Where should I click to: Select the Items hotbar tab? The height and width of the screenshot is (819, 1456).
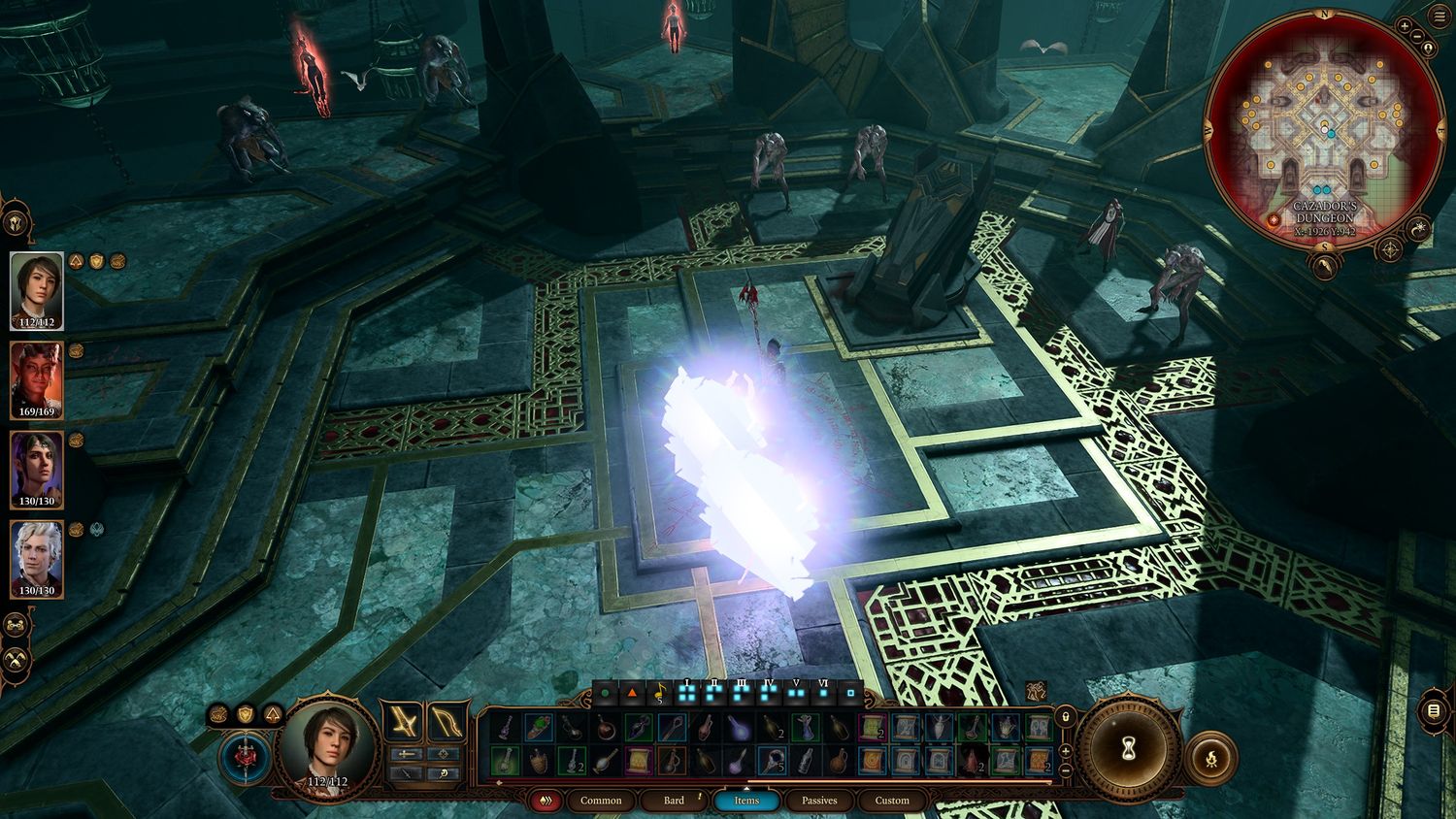point(746,801)
